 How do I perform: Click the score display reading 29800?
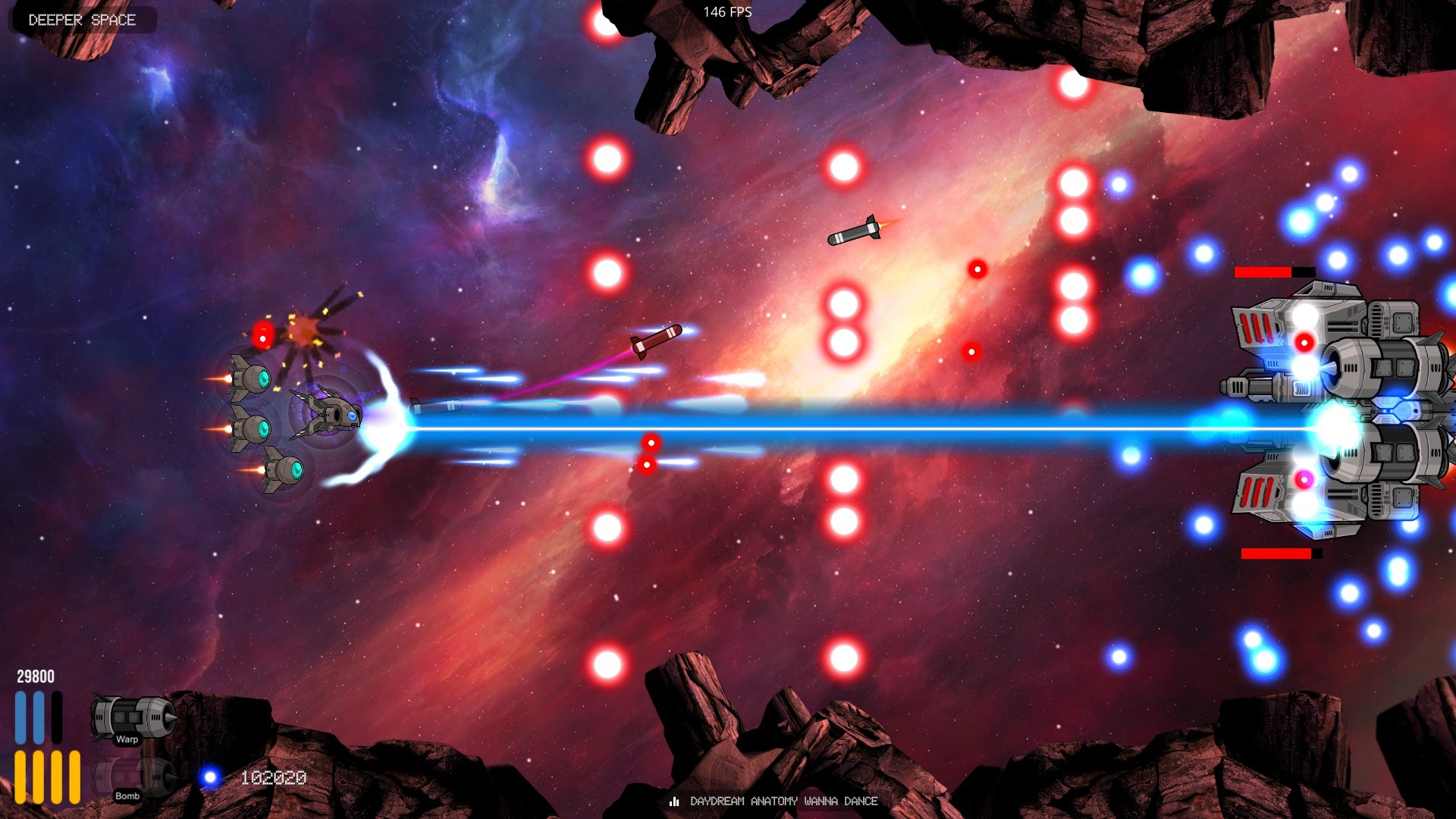tap(35, 675)
